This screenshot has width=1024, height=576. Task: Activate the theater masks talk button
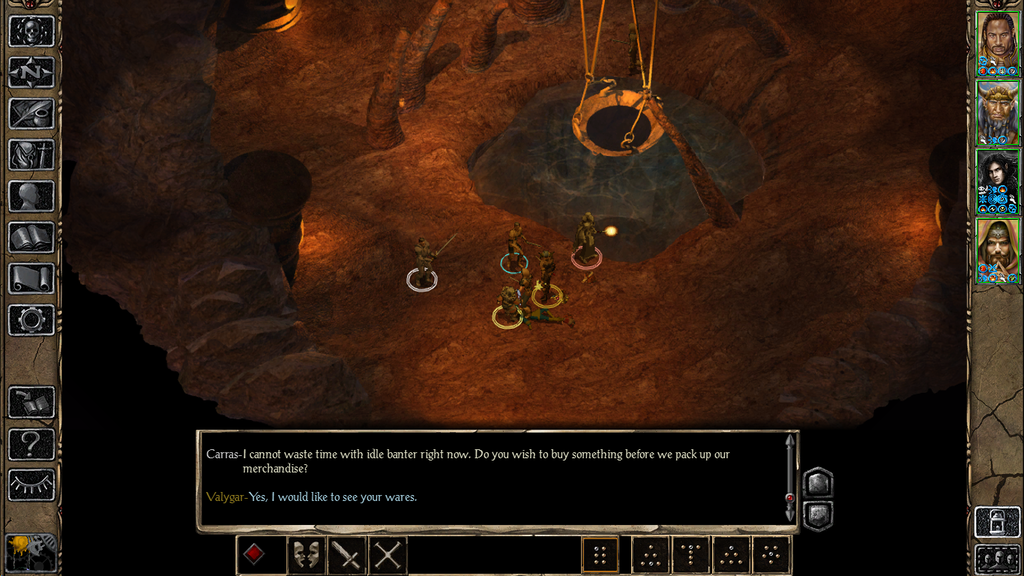point(307,555)
